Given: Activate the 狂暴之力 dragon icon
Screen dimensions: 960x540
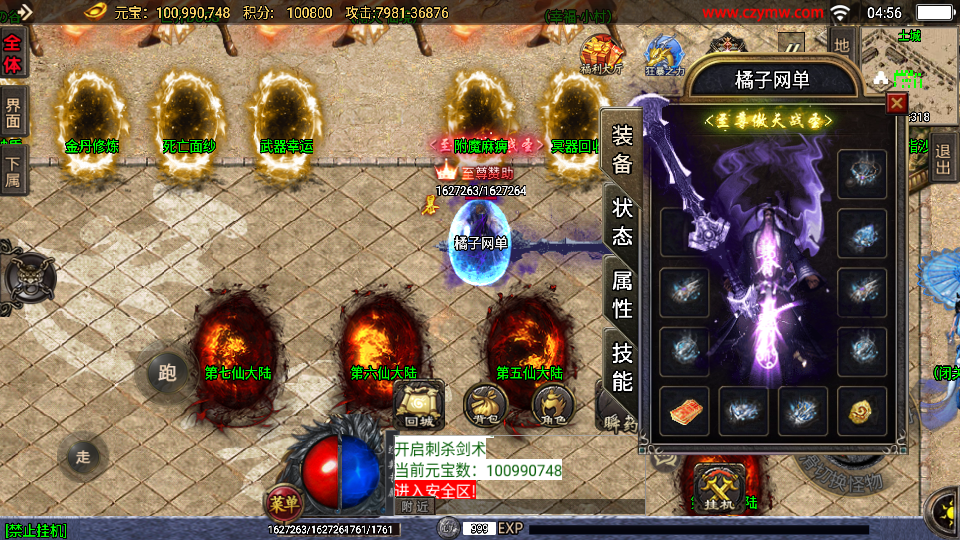Looking at the screenshot, I should click(665, 55).
